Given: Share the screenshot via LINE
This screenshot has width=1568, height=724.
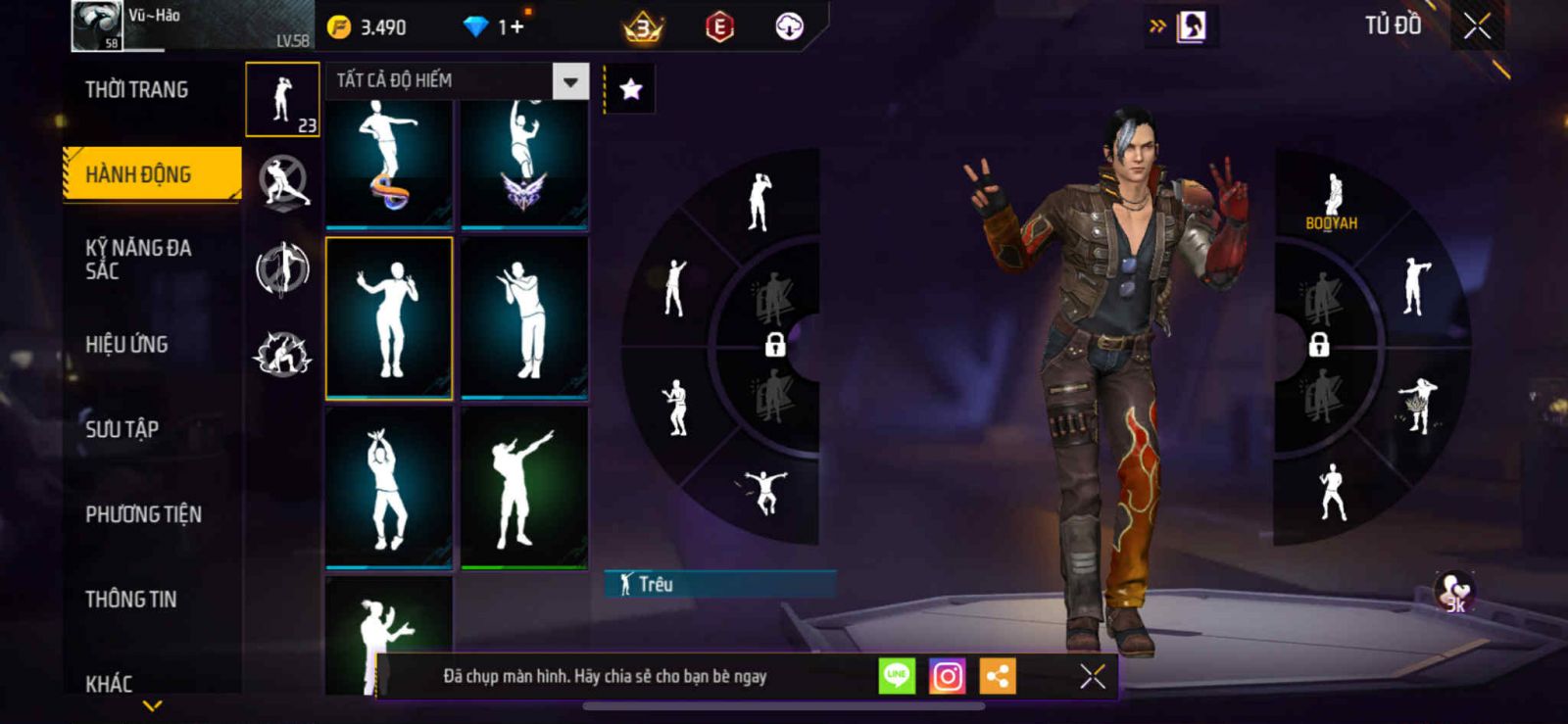Looking at the screenshot, I should [897, 676].
